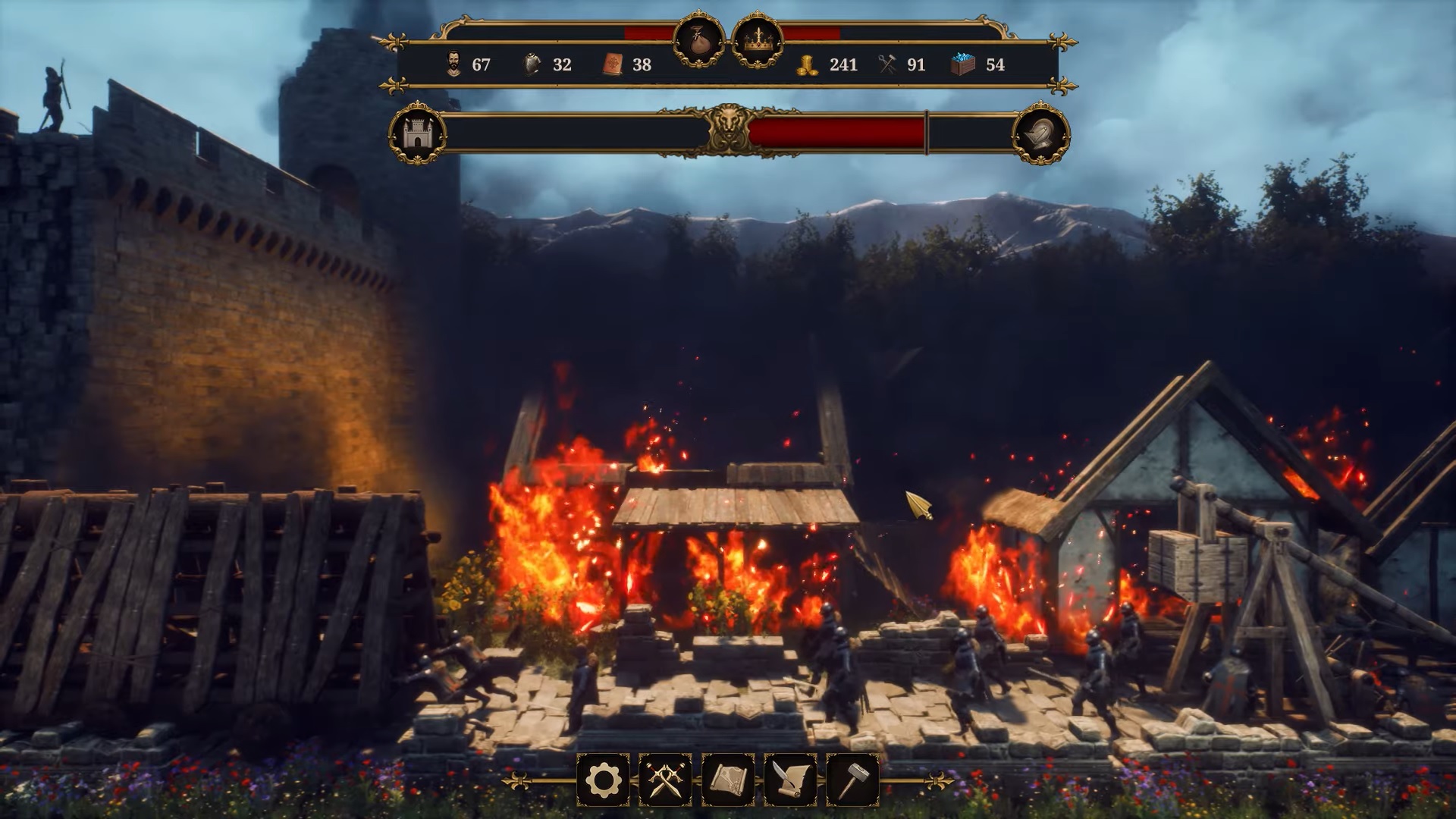This screenshot has width=1456, height=819.
Task: Click the orange book resource icon
Action: [613, 64]
